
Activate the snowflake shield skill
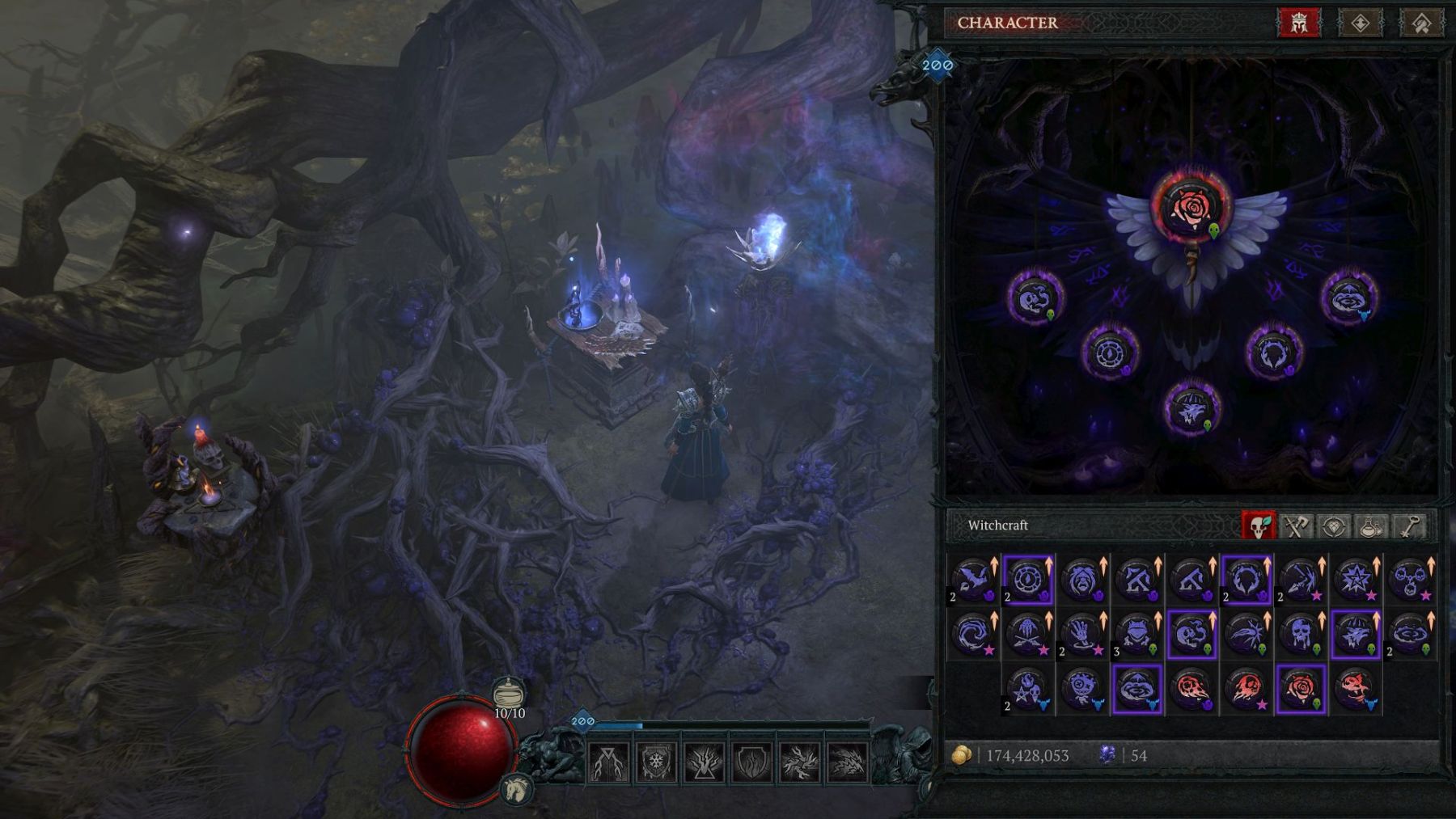[x=656, y=762]
